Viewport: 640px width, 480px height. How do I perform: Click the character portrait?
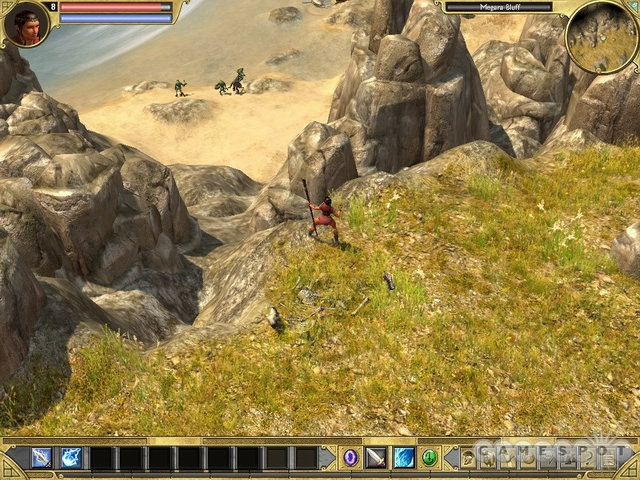(26, 24)
